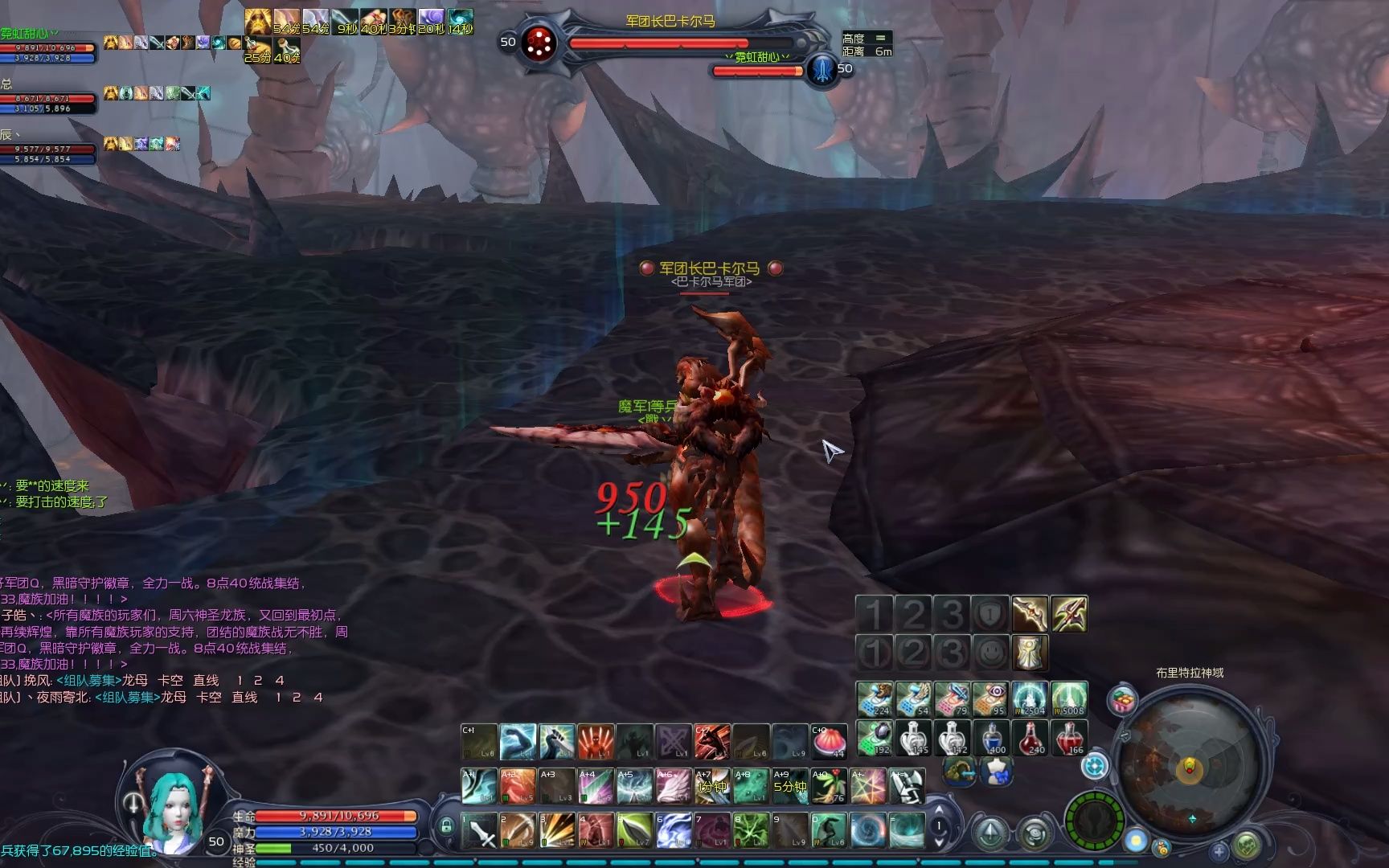Image resolution: width=1389 pixels, height=868 pixels.
Task: Drink the red health potion stack of 240
Action: (1031, 738)
